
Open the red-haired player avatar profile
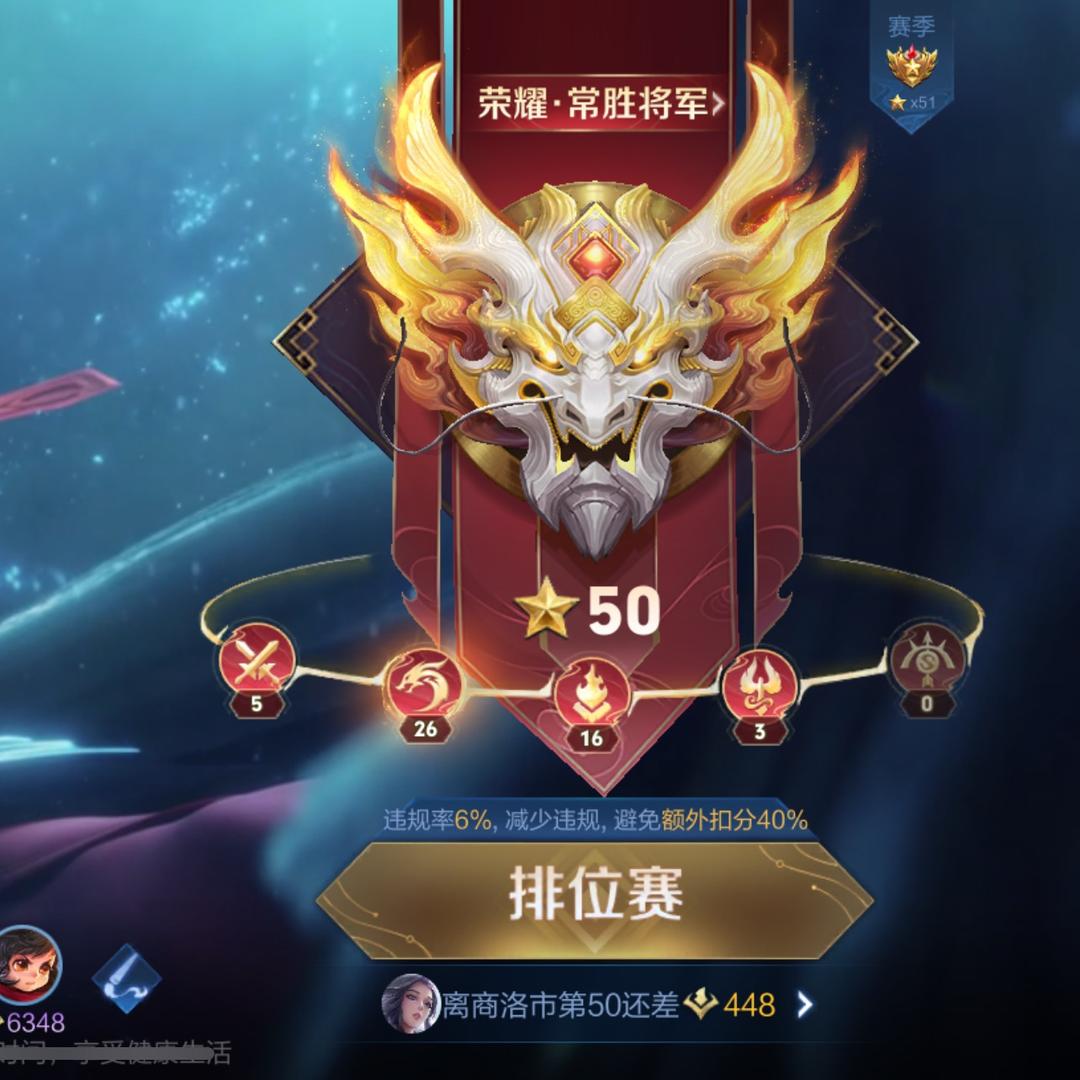(x=28, y=965)
